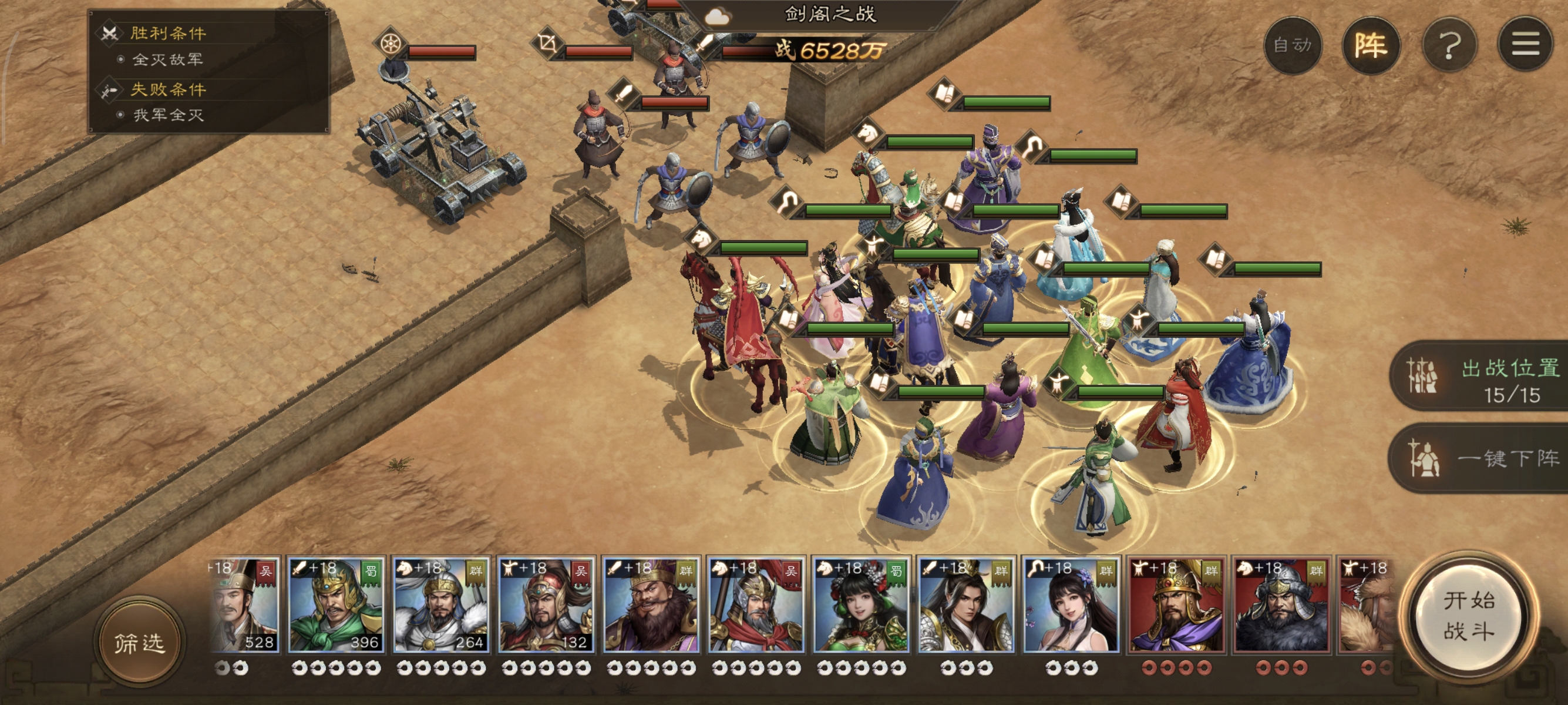Open the hamburger main menu
This screenshot has width=1568, height=705.
tap(1525, 46)
